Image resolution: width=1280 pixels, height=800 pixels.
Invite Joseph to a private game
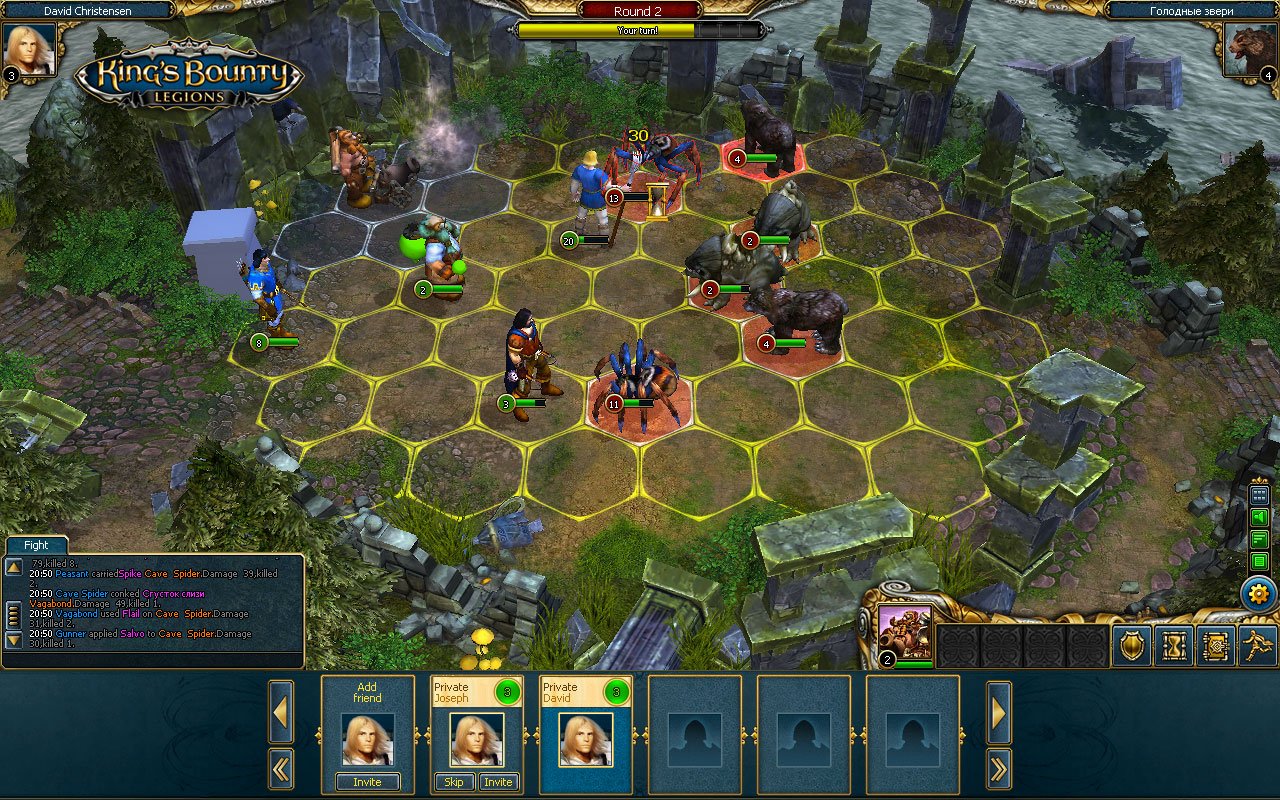tap(498, 782)
